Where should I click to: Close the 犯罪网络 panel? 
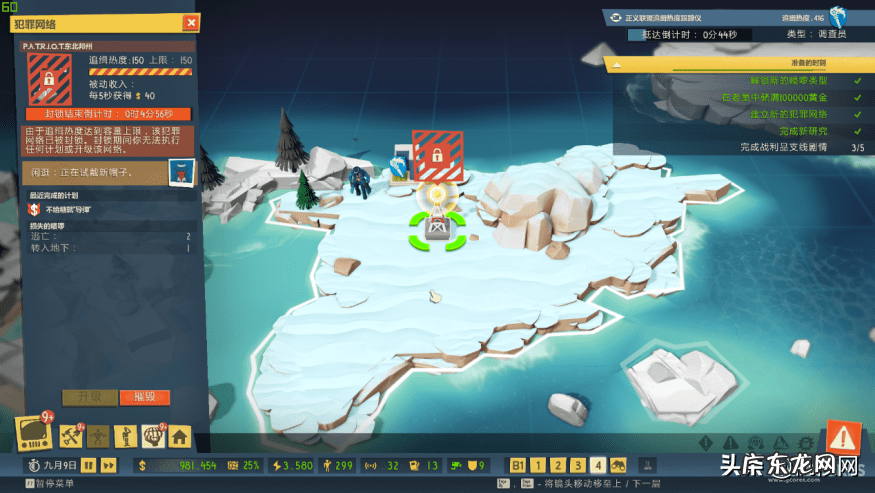click(x=190, y=22)
